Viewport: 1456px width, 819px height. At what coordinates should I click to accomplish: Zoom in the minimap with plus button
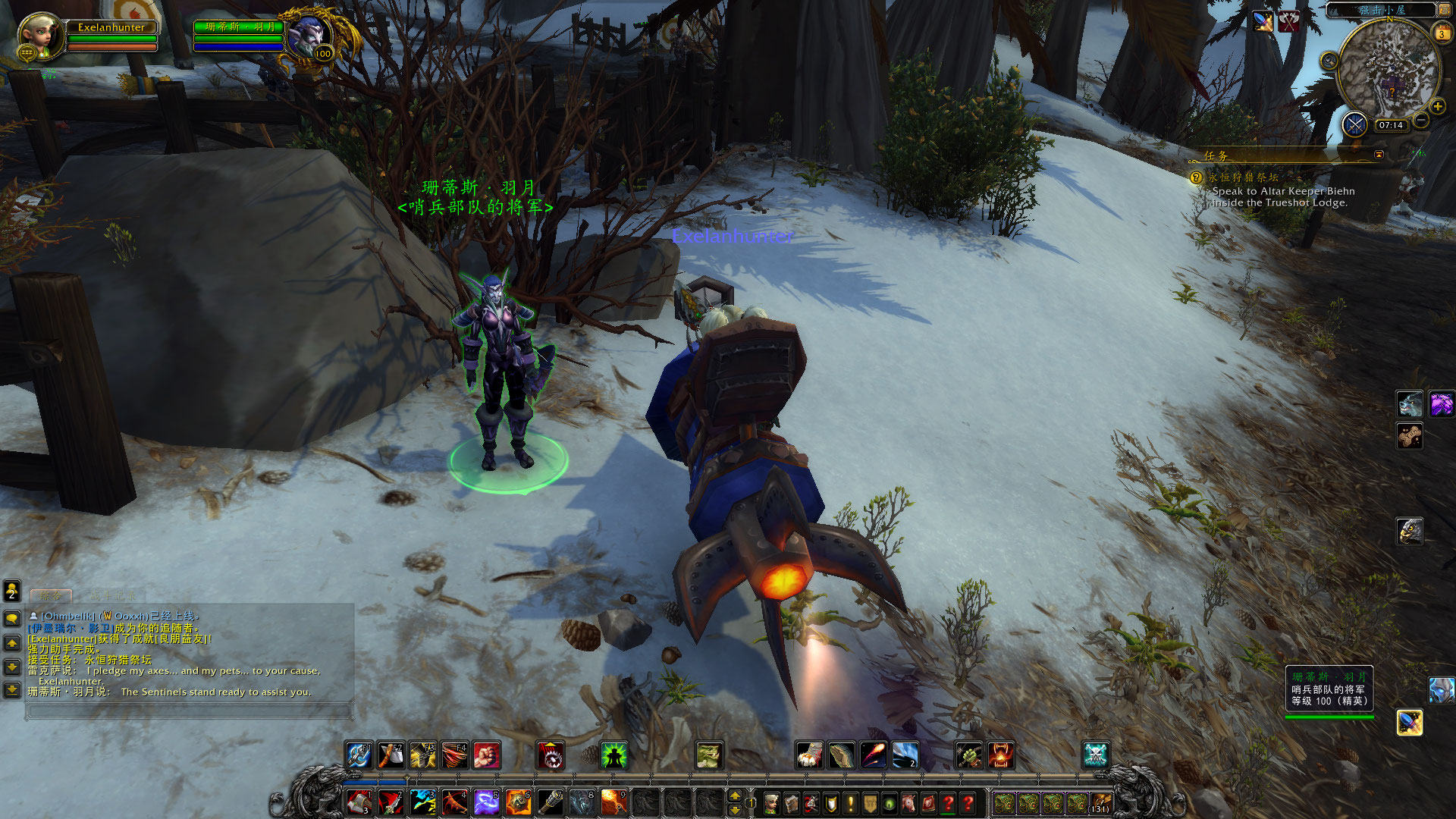[x=1437, y=107]
